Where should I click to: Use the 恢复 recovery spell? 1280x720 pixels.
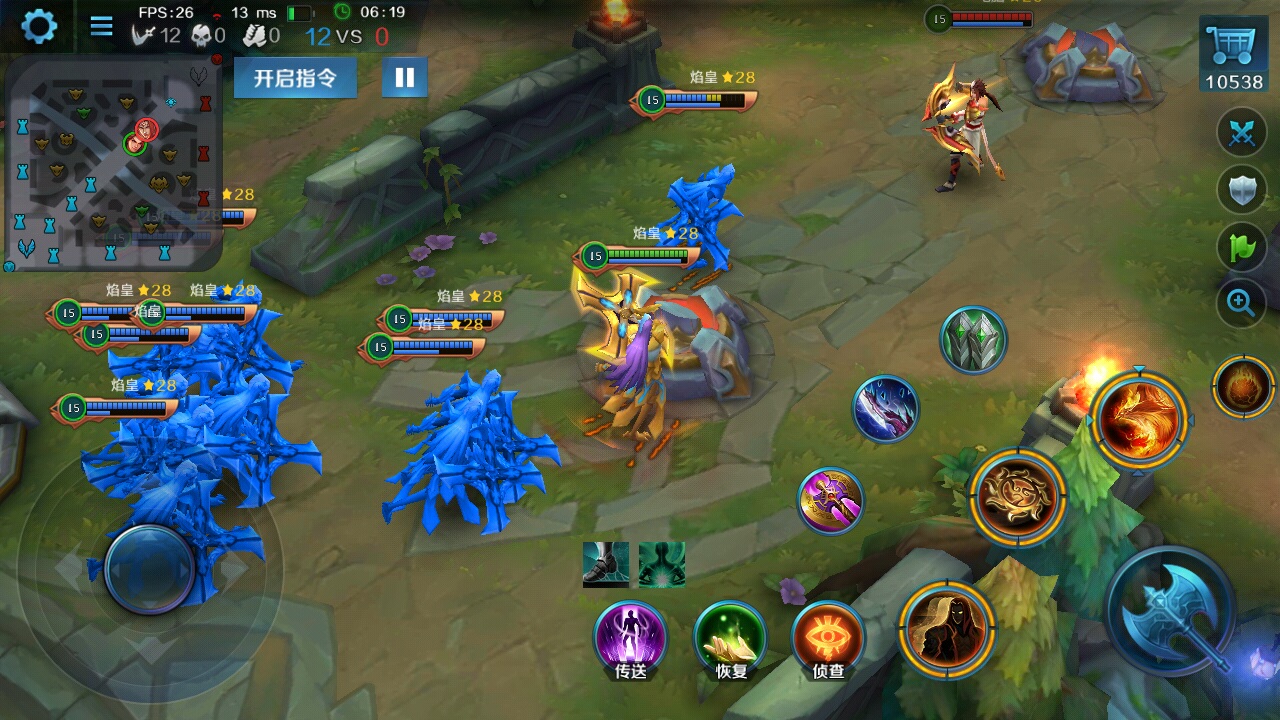(731, 637)
